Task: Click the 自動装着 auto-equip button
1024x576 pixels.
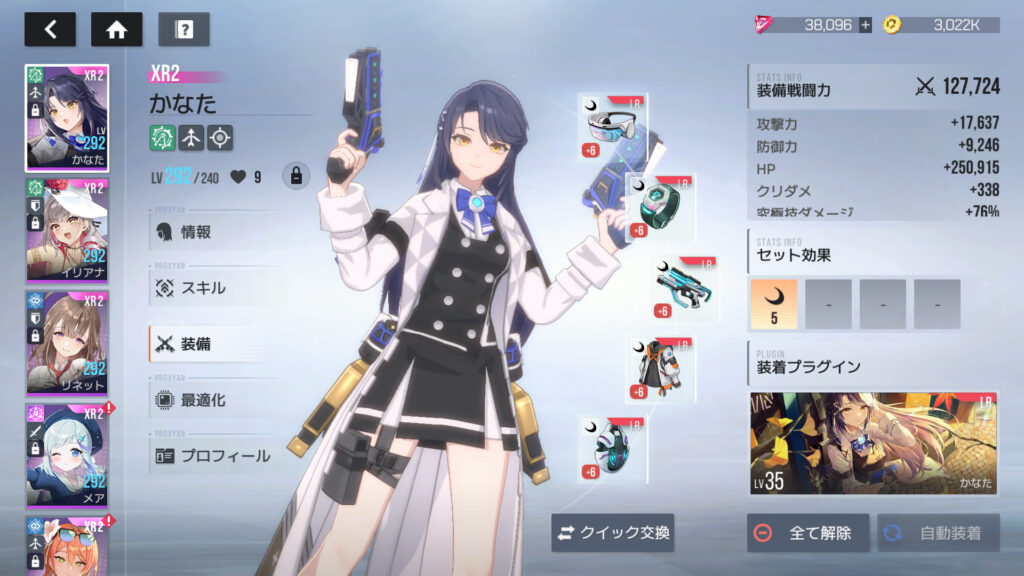Action: point(938,533)
